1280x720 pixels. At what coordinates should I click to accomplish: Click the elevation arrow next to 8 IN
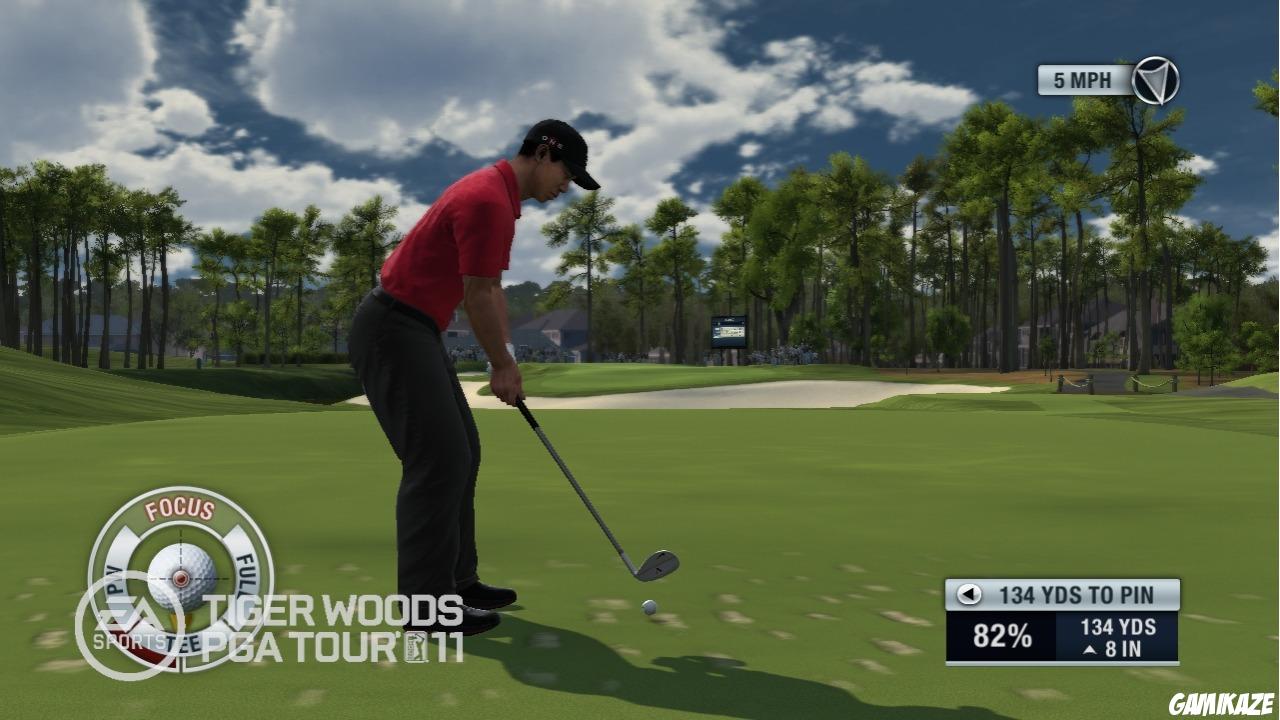1088,648
